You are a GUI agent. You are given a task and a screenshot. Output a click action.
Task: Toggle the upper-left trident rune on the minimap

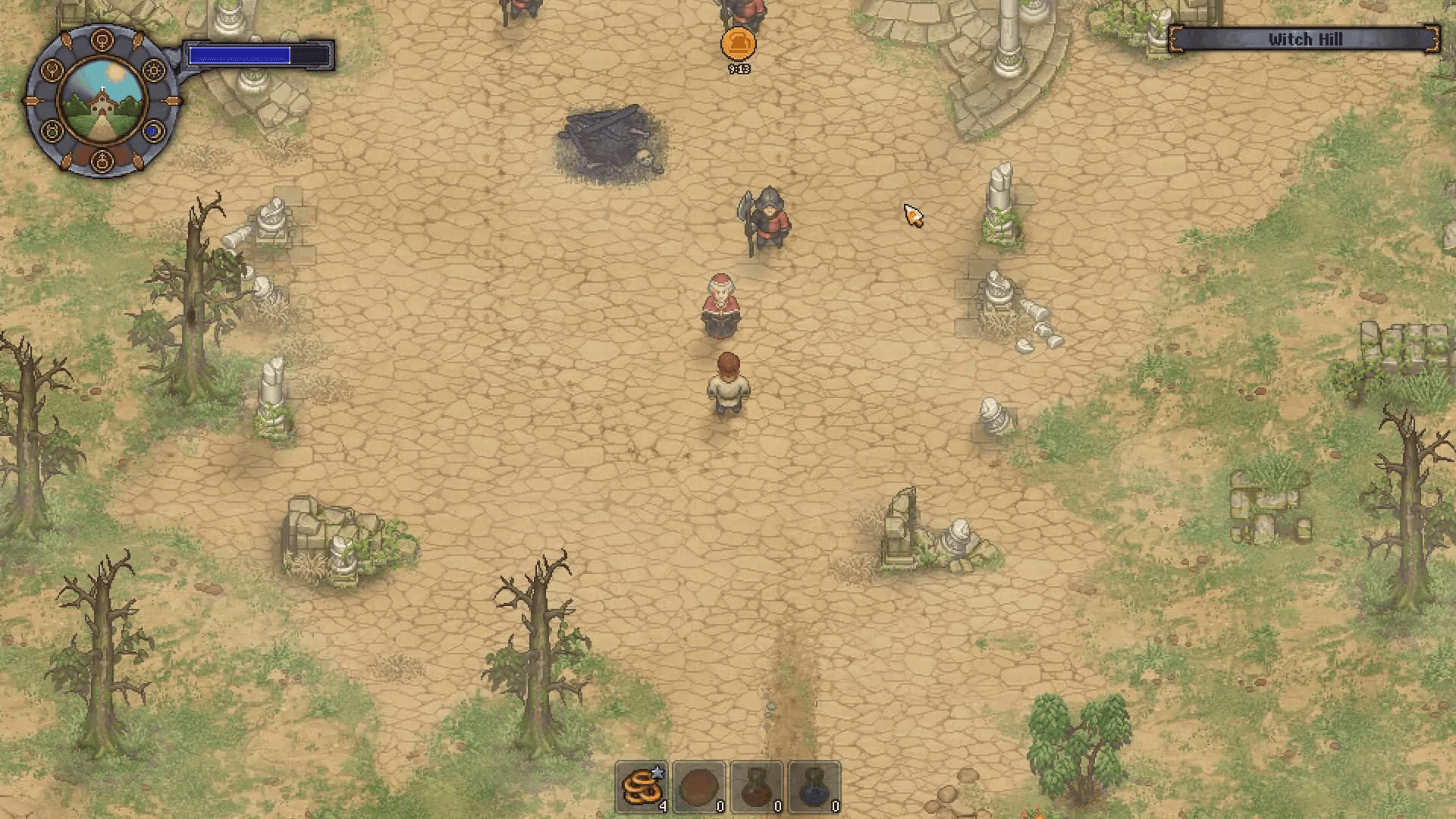coord(51,70)
